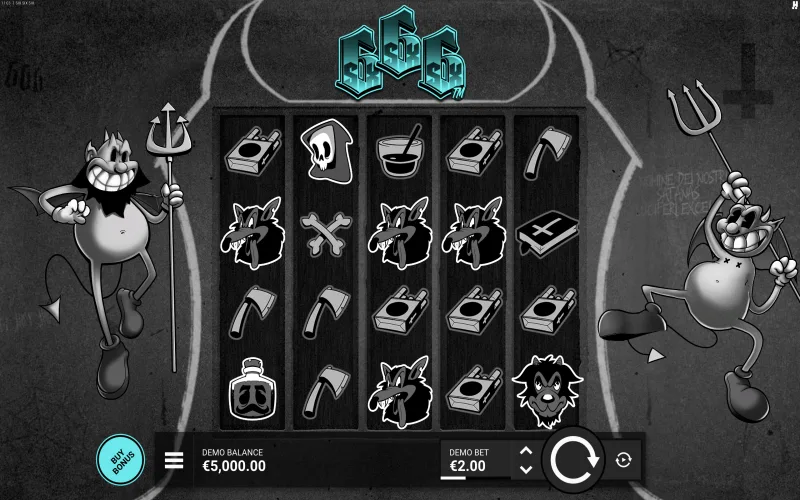Open the Buy Bonus feature

point(120,459)
